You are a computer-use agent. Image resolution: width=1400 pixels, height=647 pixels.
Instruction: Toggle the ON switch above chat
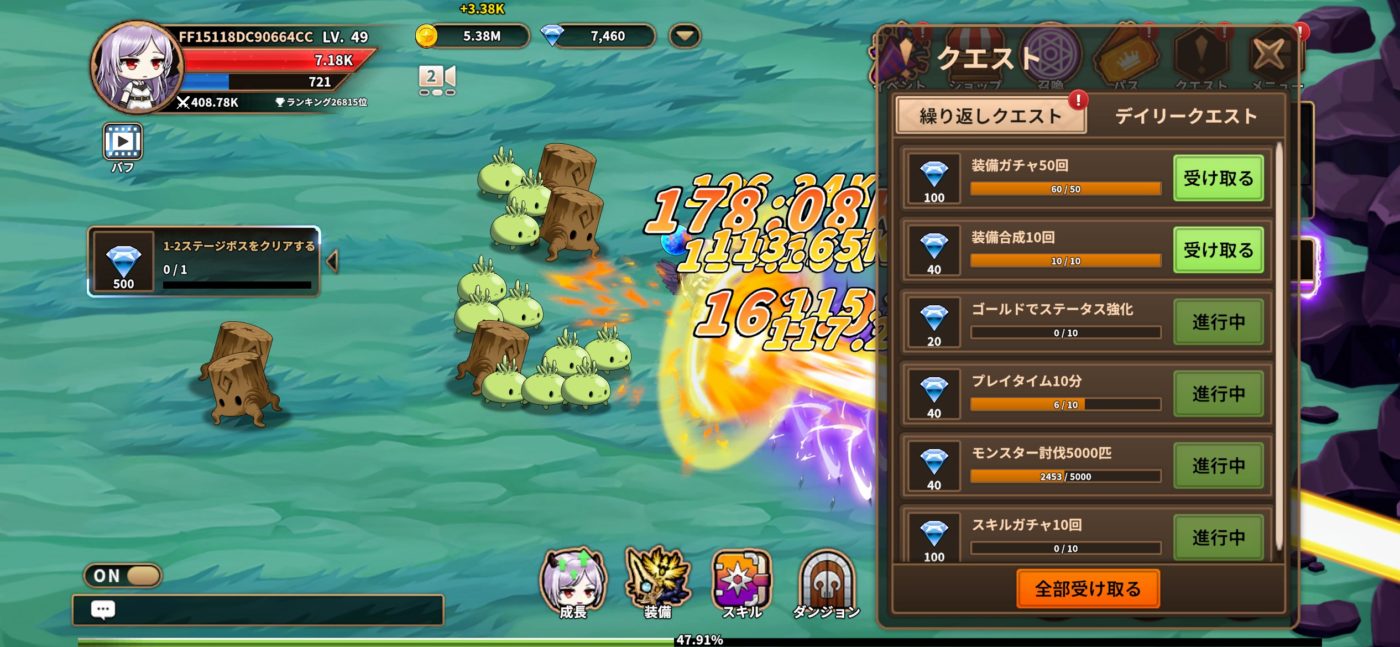point(123,576)
